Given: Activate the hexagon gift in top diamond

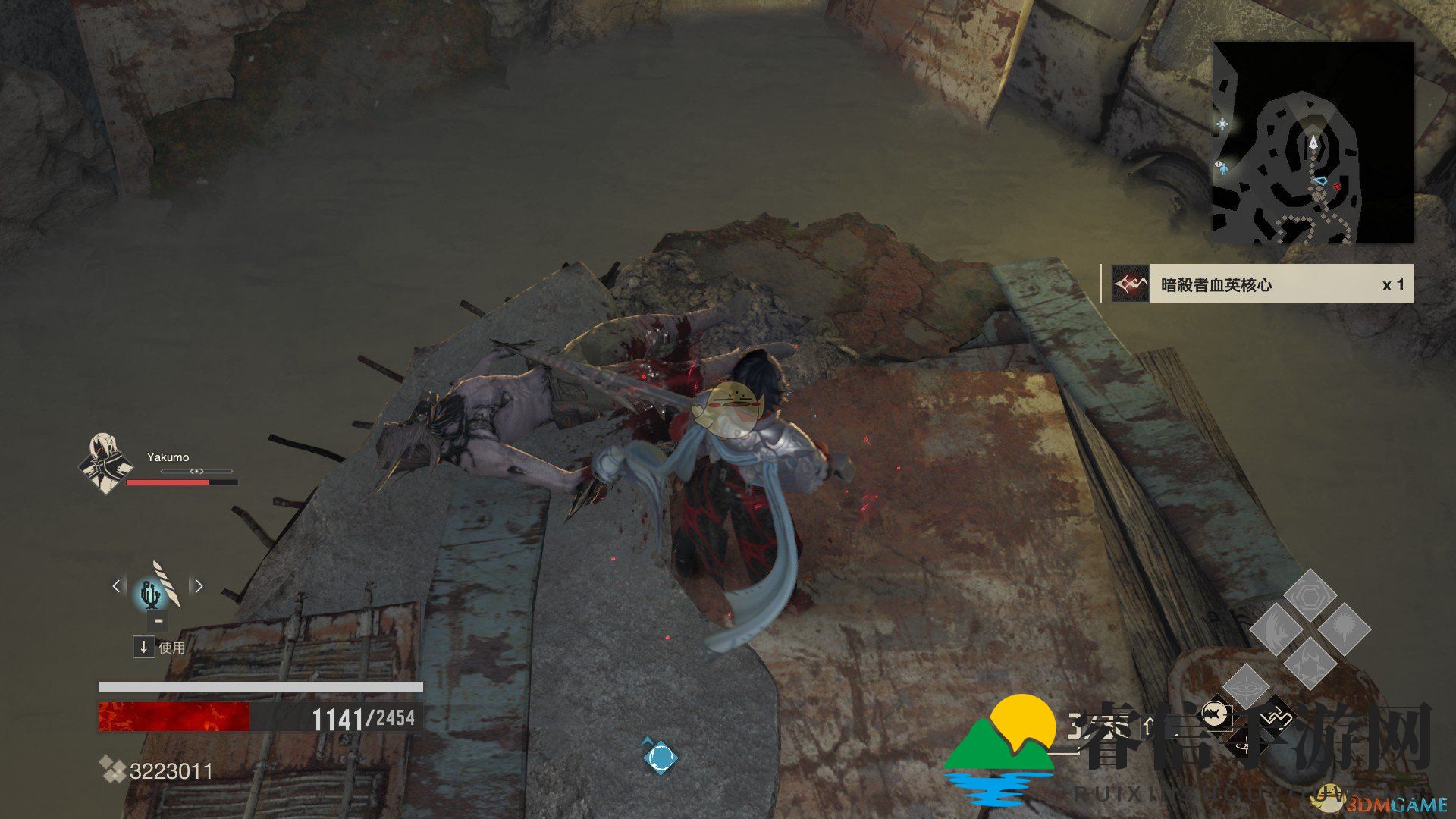Looking at the screenshot, I should [x=1310, y=595].
